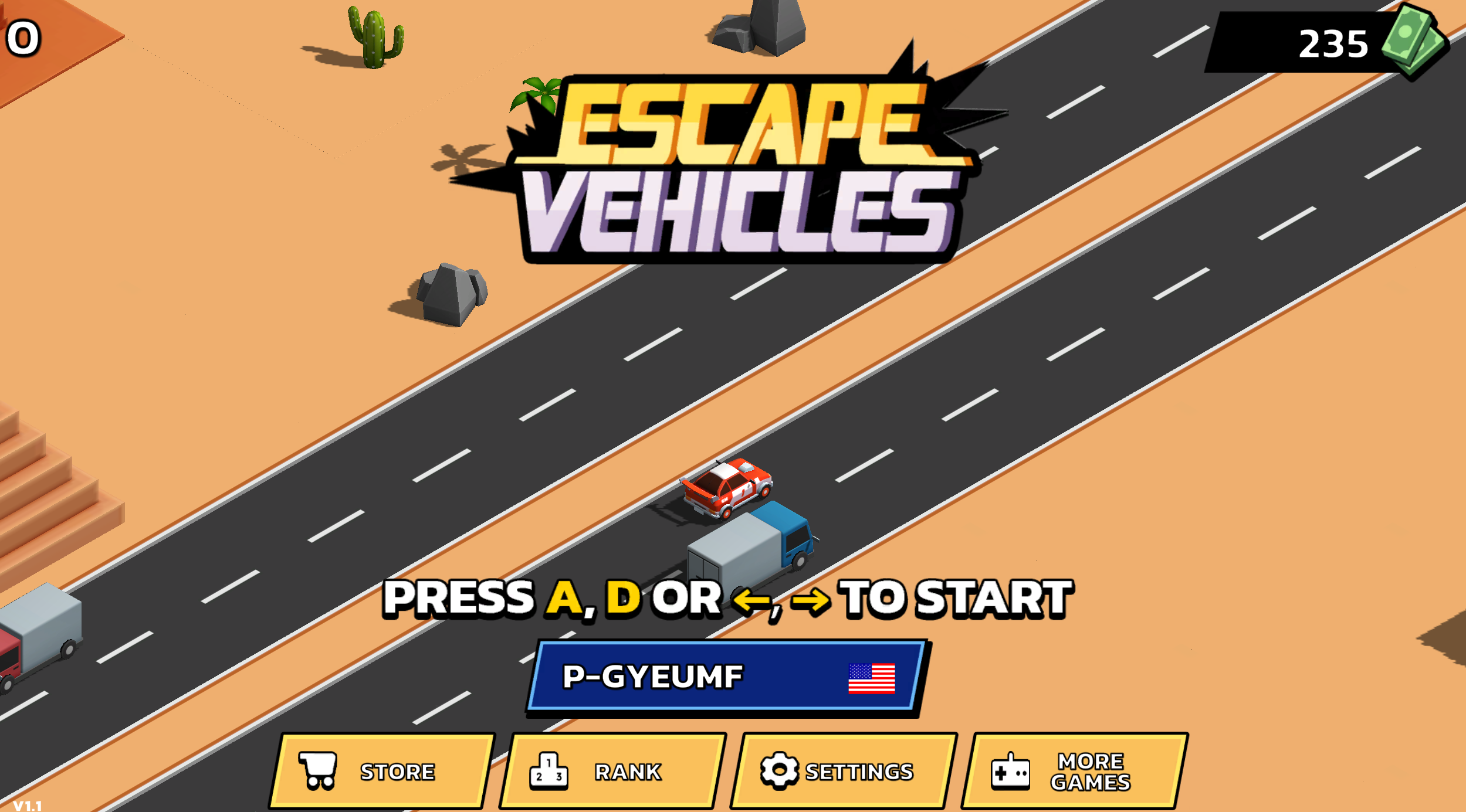This screenshot has width=1466, height=812.
Task: Click the gear icon on Settings button
Action: 780,770
